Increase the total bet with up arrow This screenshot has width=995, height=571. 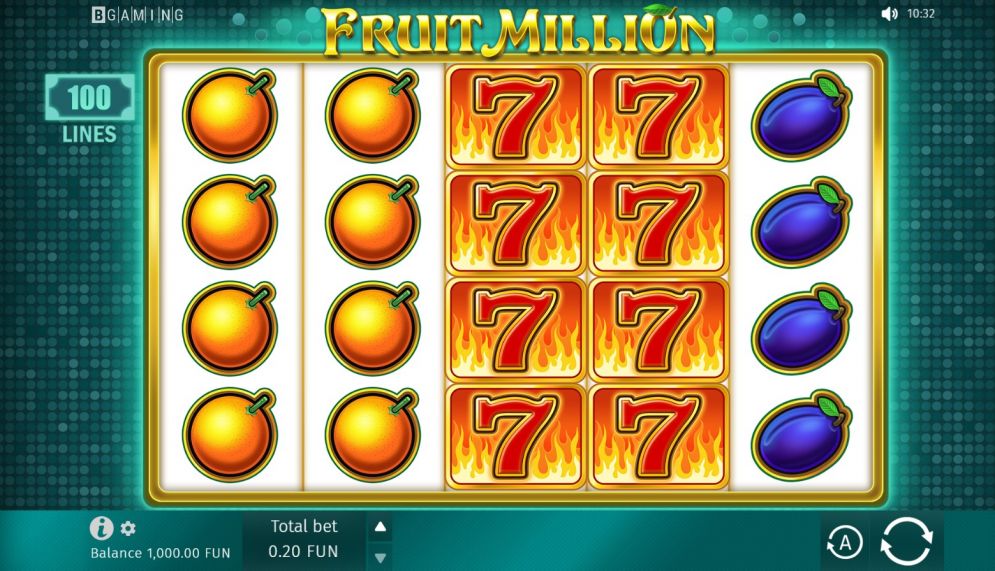pyautogui.click(x=380, y=527)
